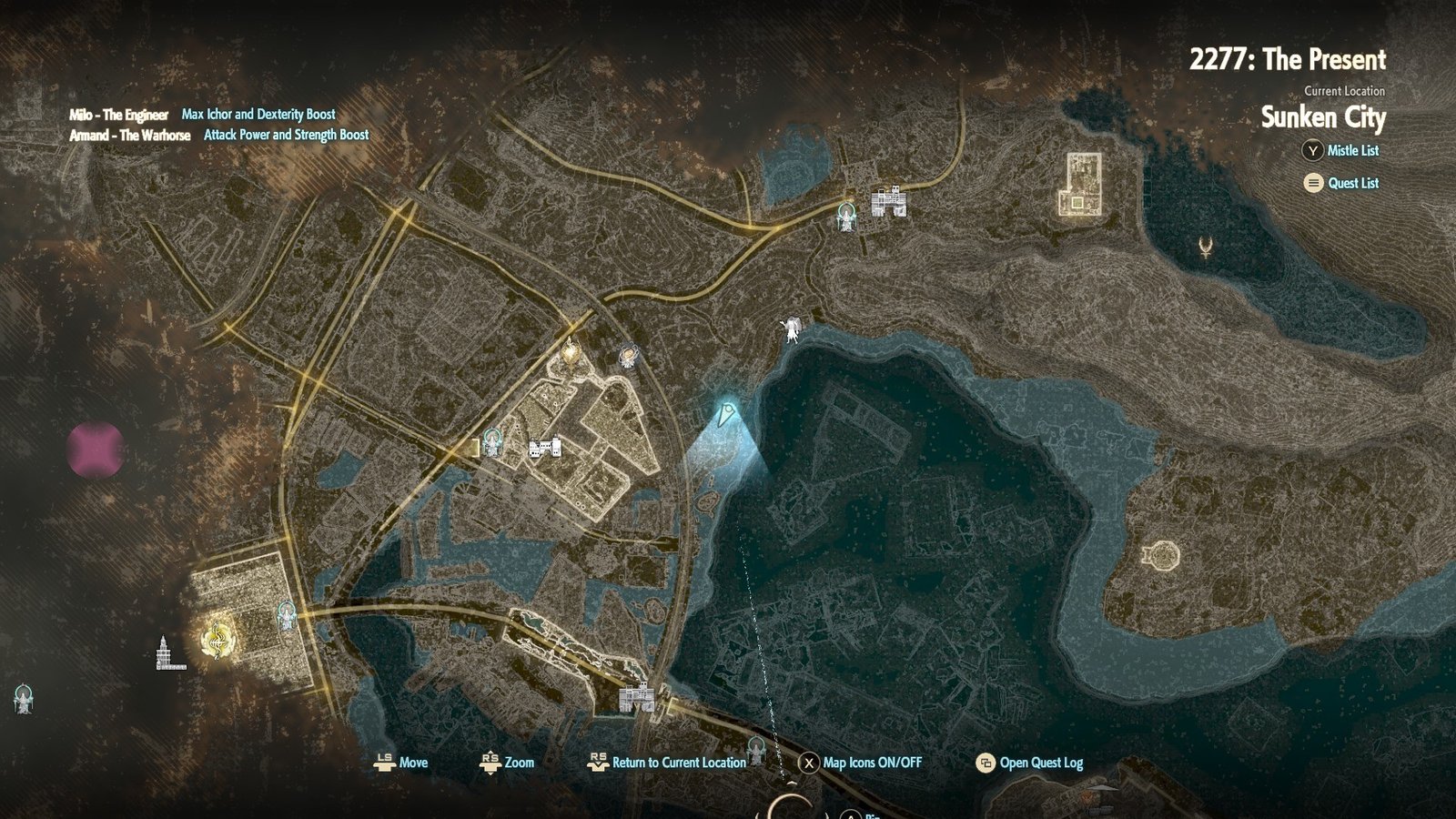
Task: Click the Sunken City location label
Action: pyautogui.click(x=1324, y=117)
